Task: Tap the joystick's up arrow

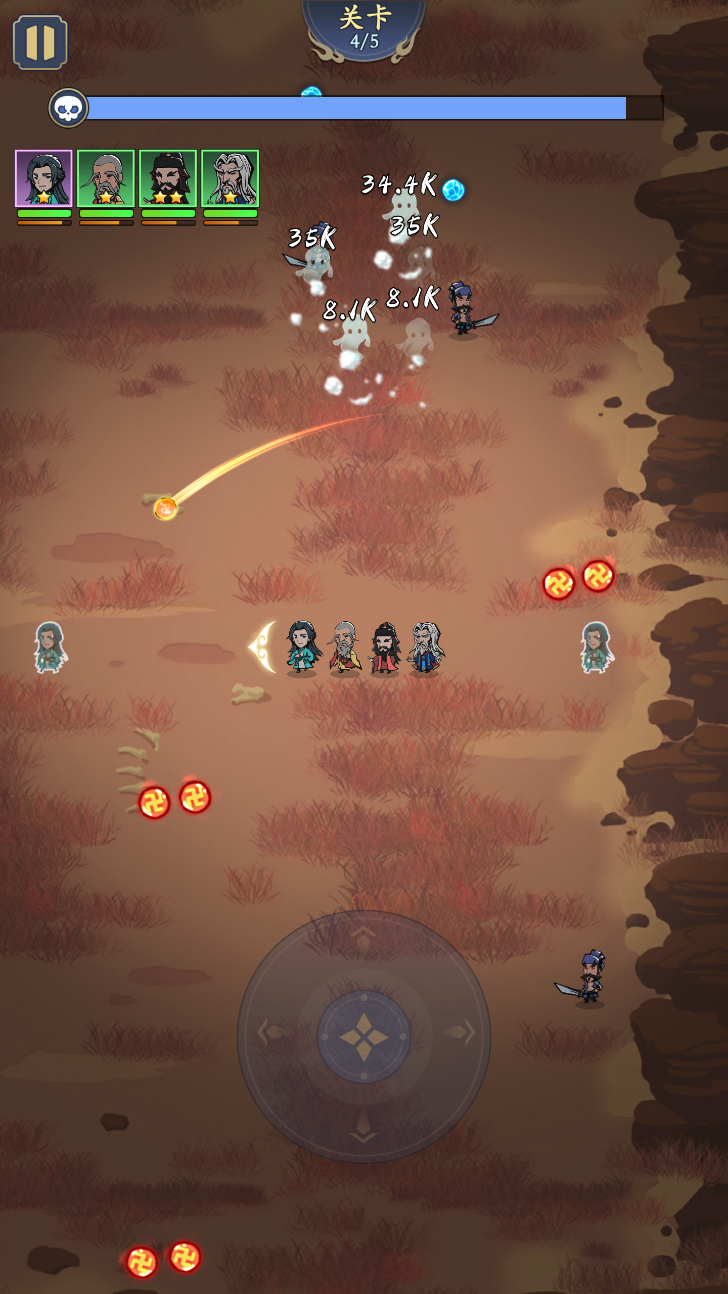Action: tap(364, 934)
